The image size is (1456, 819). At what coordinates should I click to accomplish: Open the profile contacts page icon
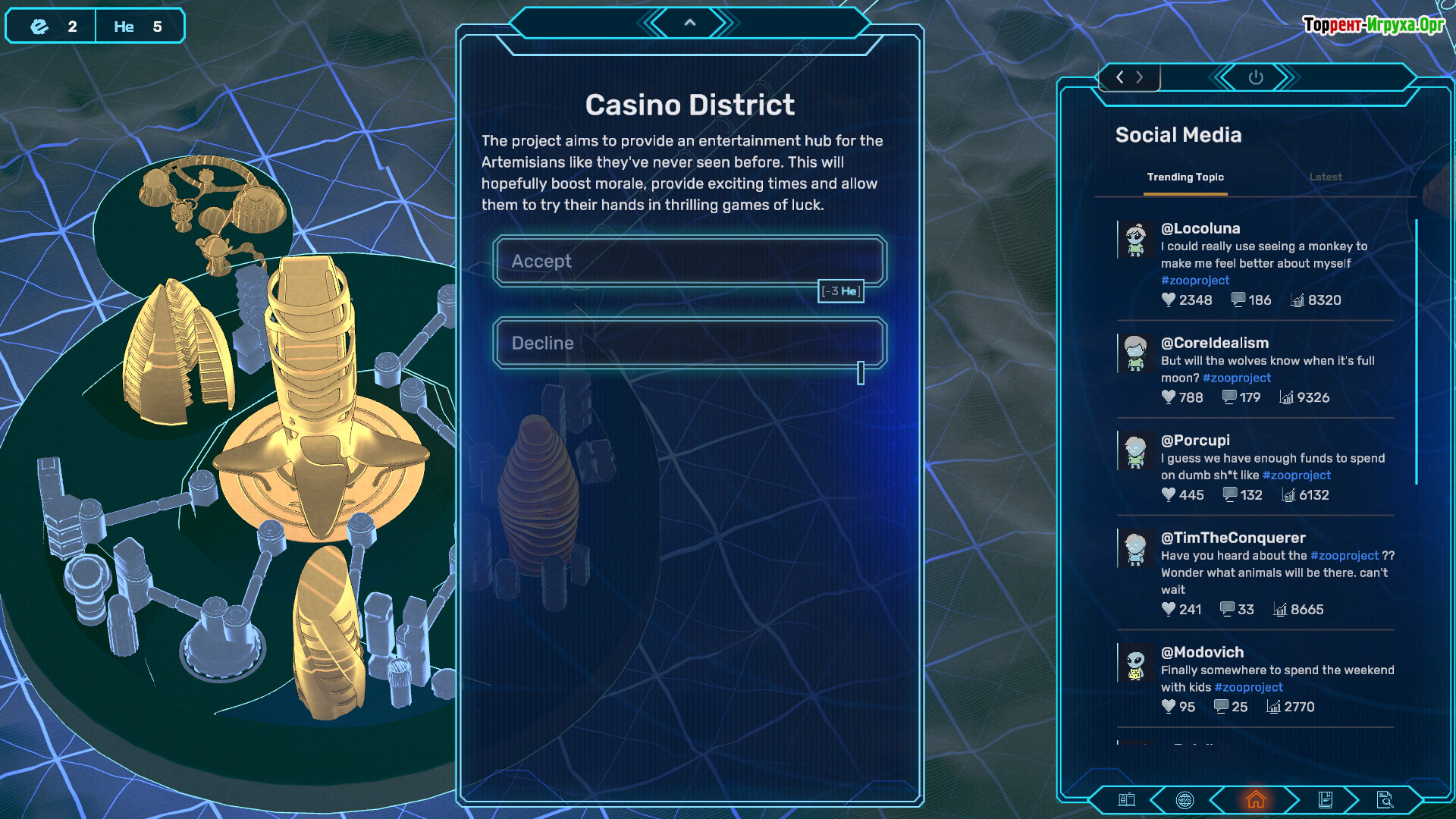coord(1127,799)
